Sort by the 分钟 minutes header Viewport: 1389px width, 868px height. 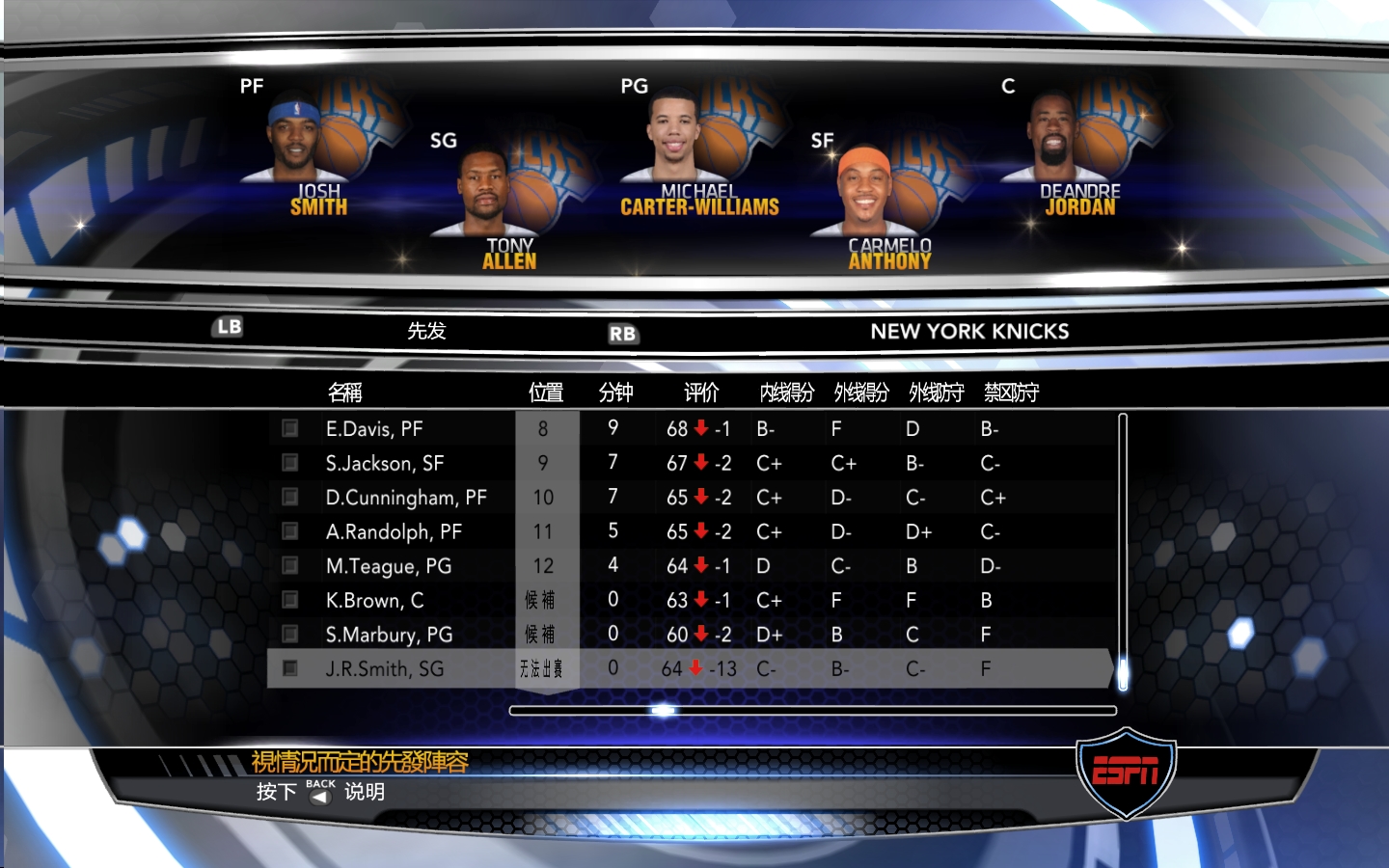coord(615,393)
